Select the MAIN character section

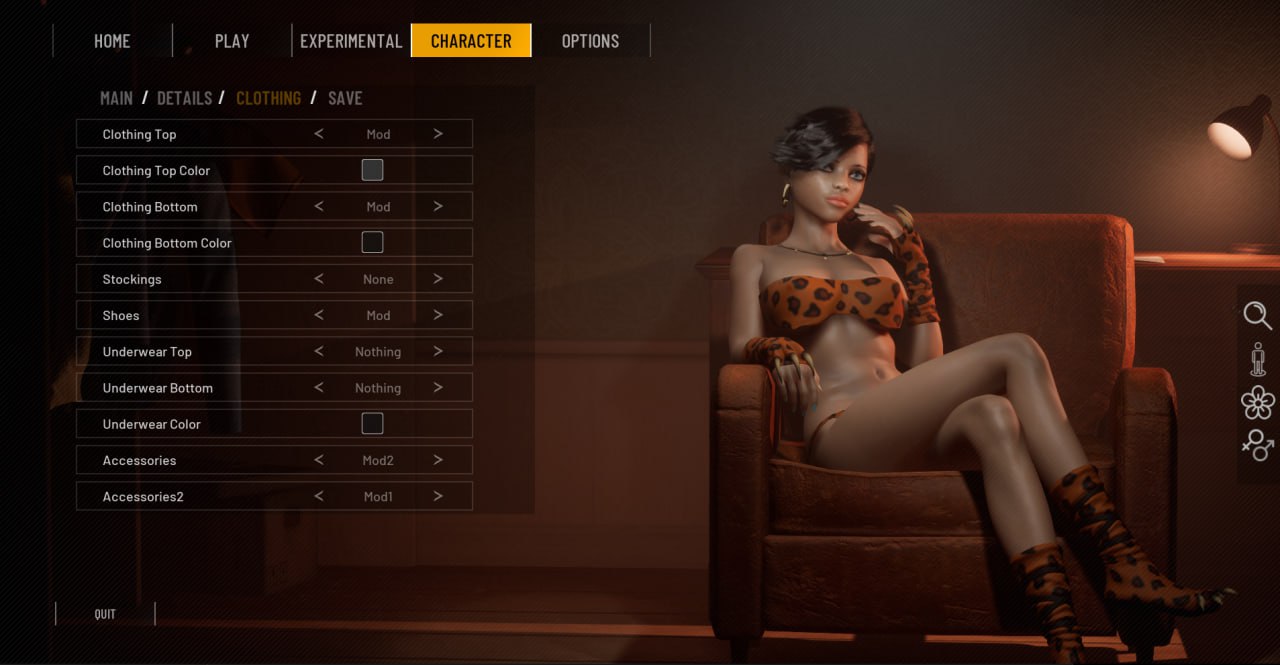116,98
